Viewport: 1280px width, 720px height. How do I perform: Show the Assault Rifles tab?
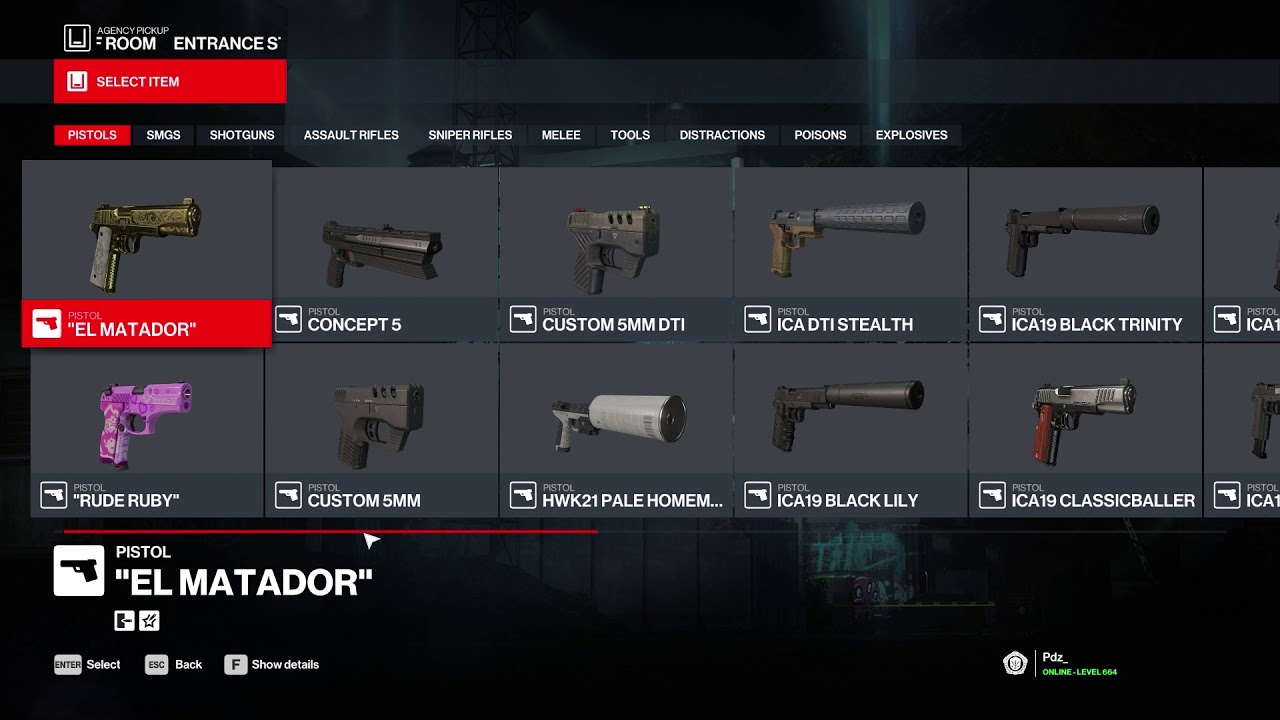(x=351, y=135)
